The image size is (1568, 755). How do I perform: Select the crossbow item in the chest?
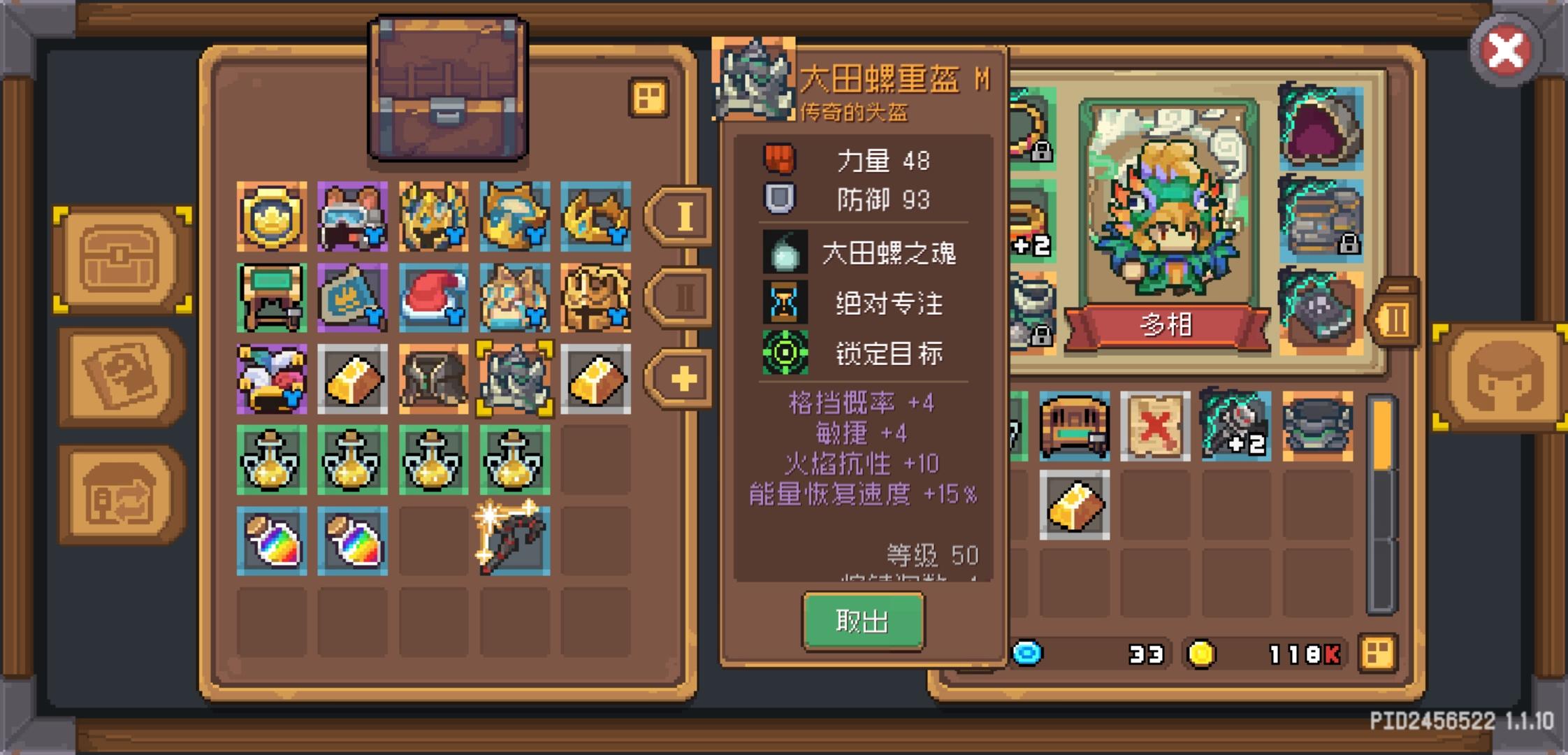pyautogui.click(x=514, y=539)
